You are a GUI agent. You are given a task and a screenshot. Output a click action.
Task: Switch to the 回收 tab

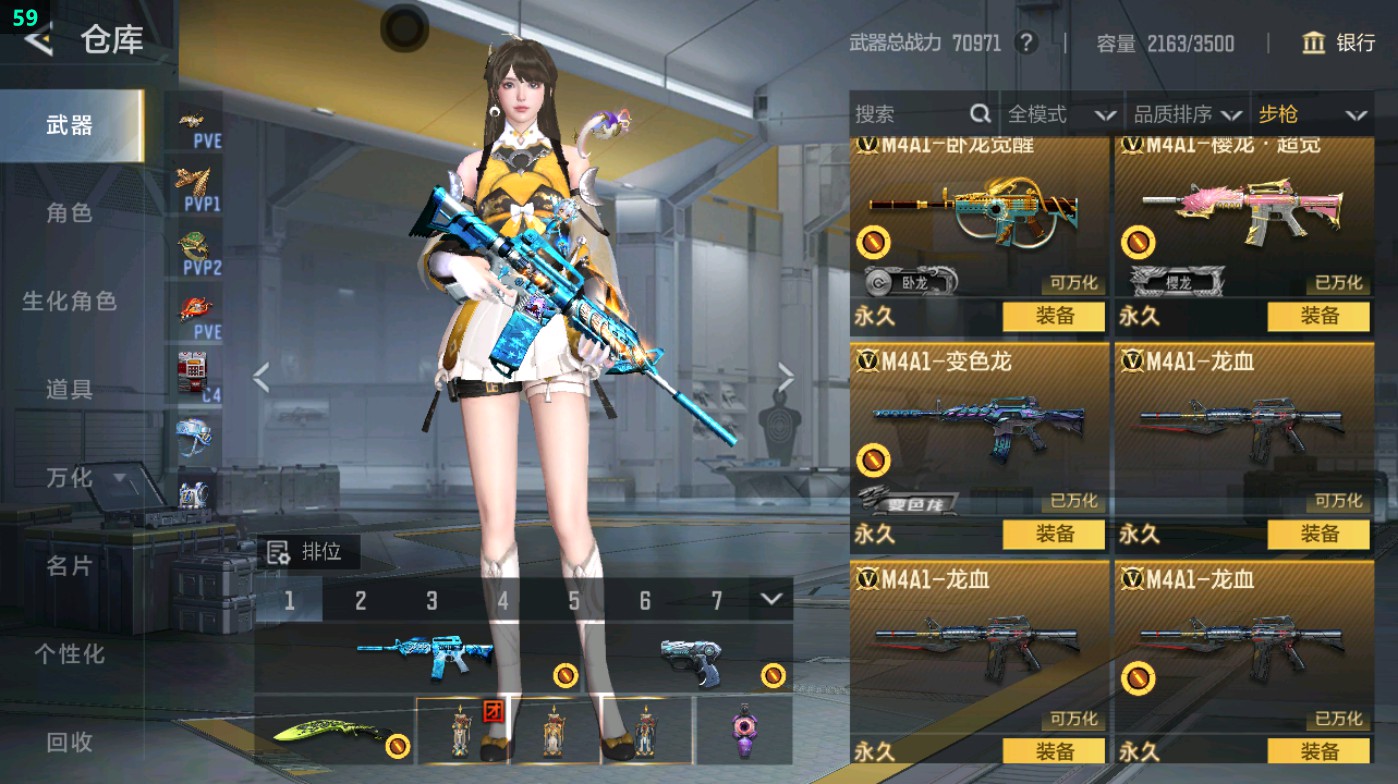(x=70, y=742)
